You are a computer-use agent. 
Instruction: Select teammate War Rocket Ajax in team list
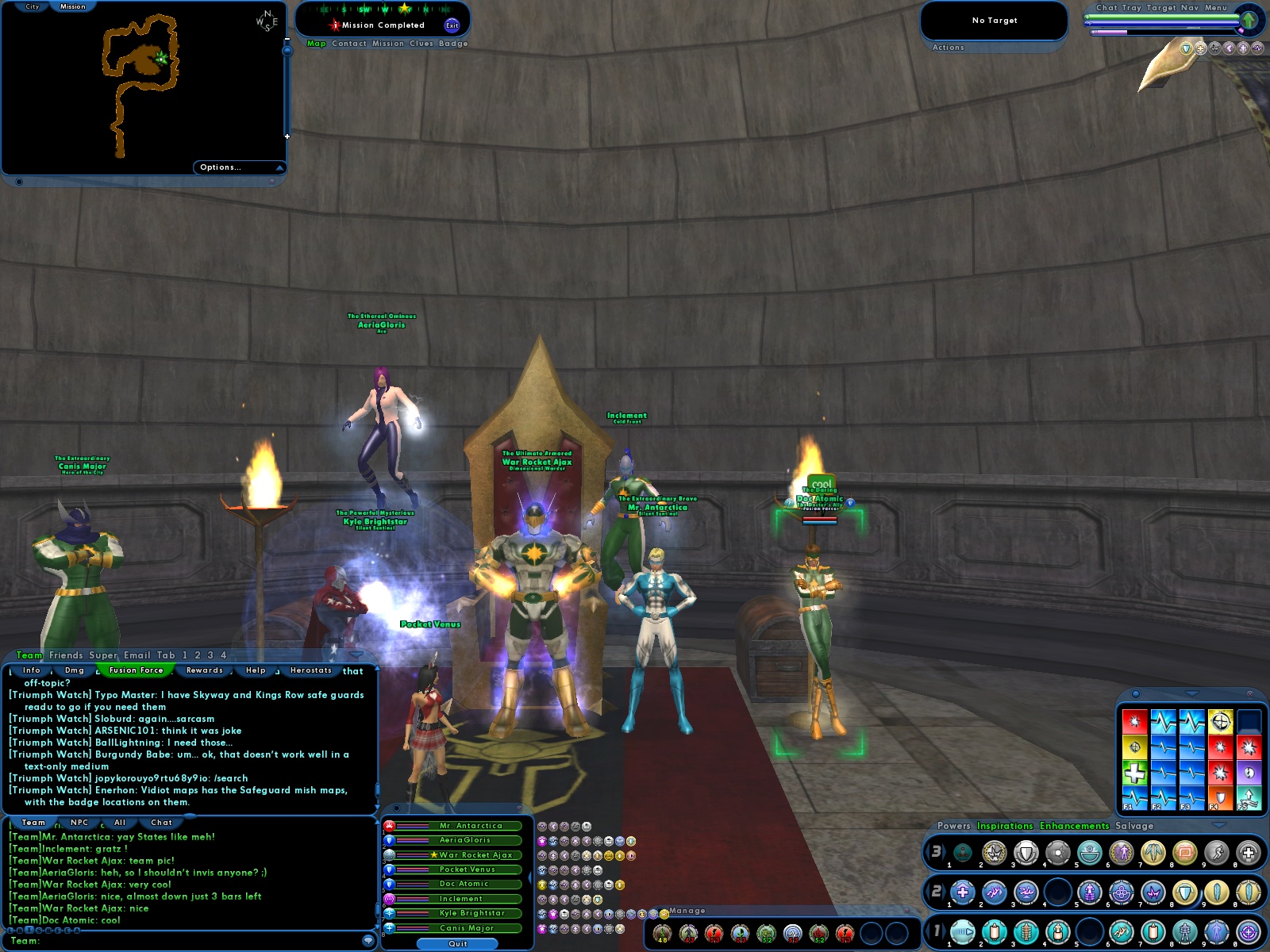(x=475, y=855)
